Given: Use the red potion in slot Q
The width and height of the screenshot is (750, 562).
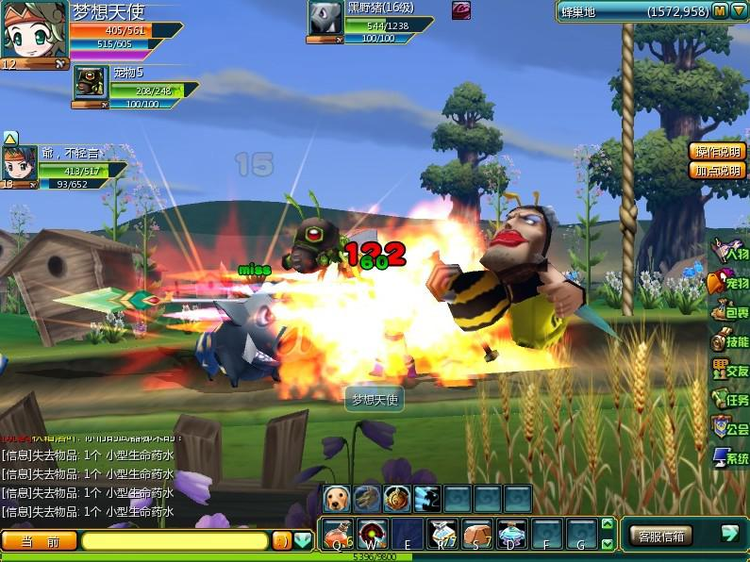Looking at the screenshot, I should click(x=337, y=534).
